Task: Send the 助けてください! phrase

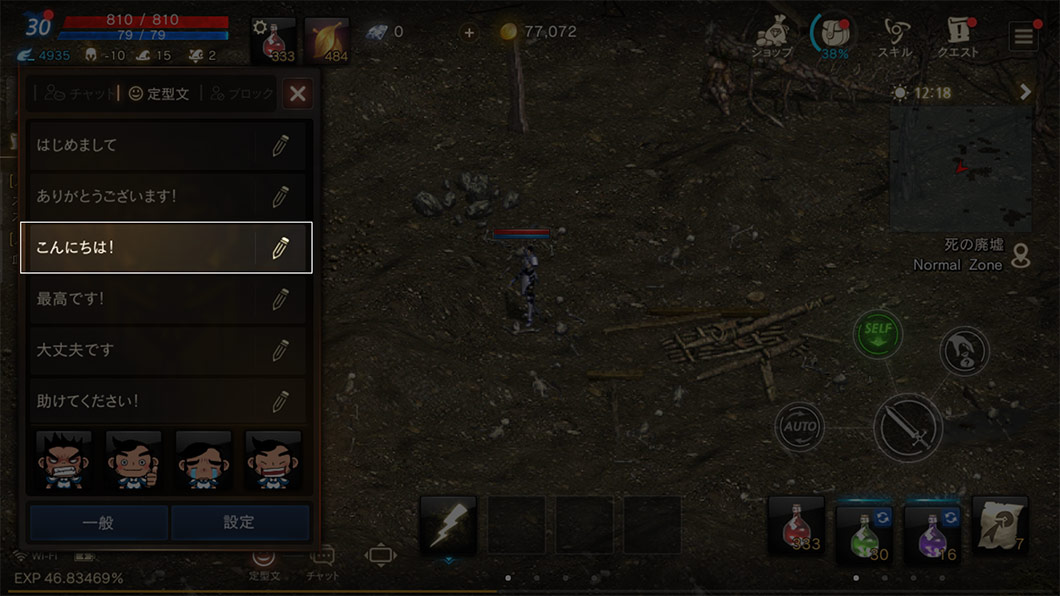Action: (140, 402)
